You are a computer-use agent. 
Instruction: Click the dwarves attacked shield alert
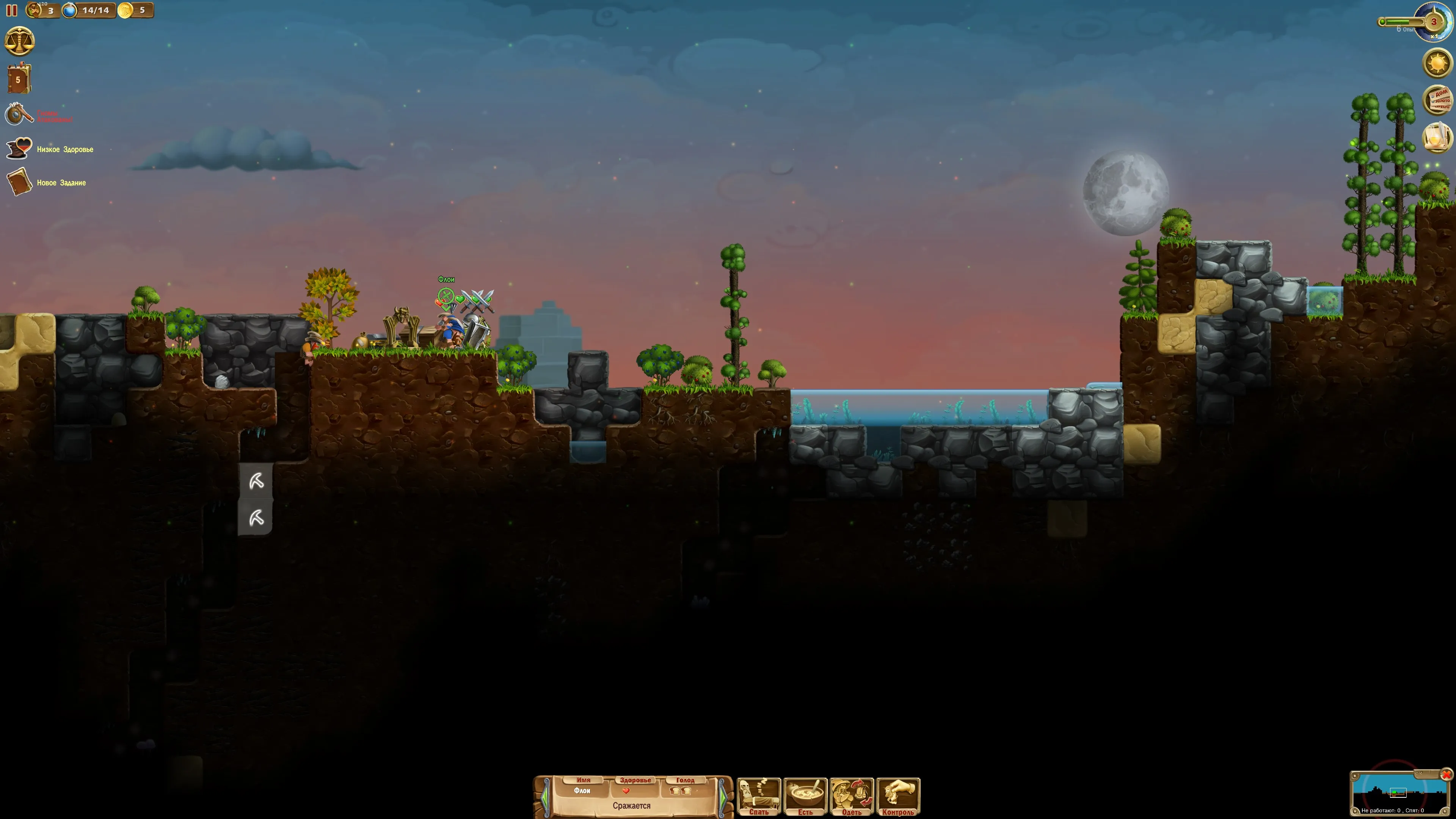19,115
